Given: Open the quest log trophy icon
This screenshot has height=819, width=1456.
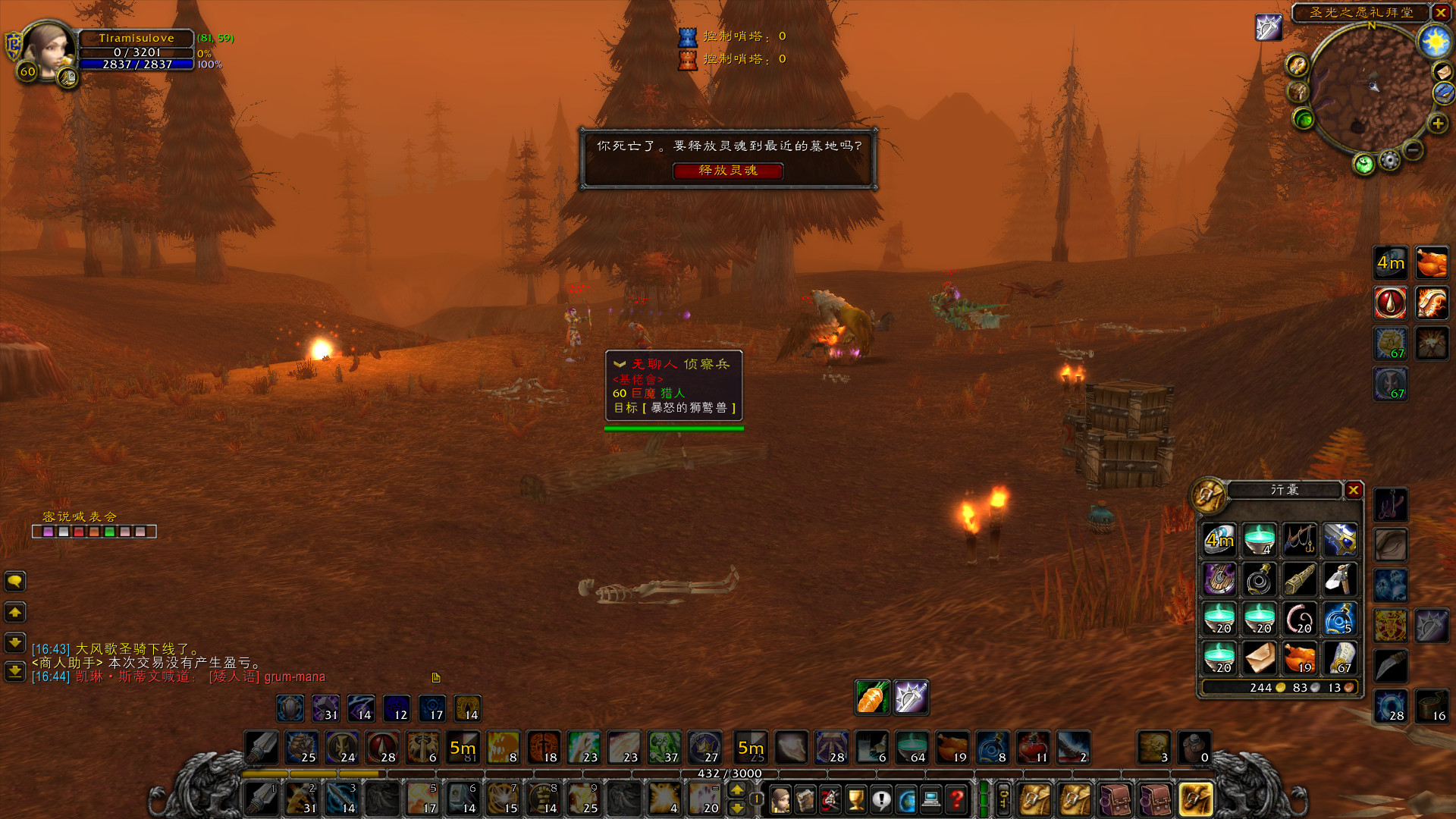Looking at the screenshot, I should 856,799.
